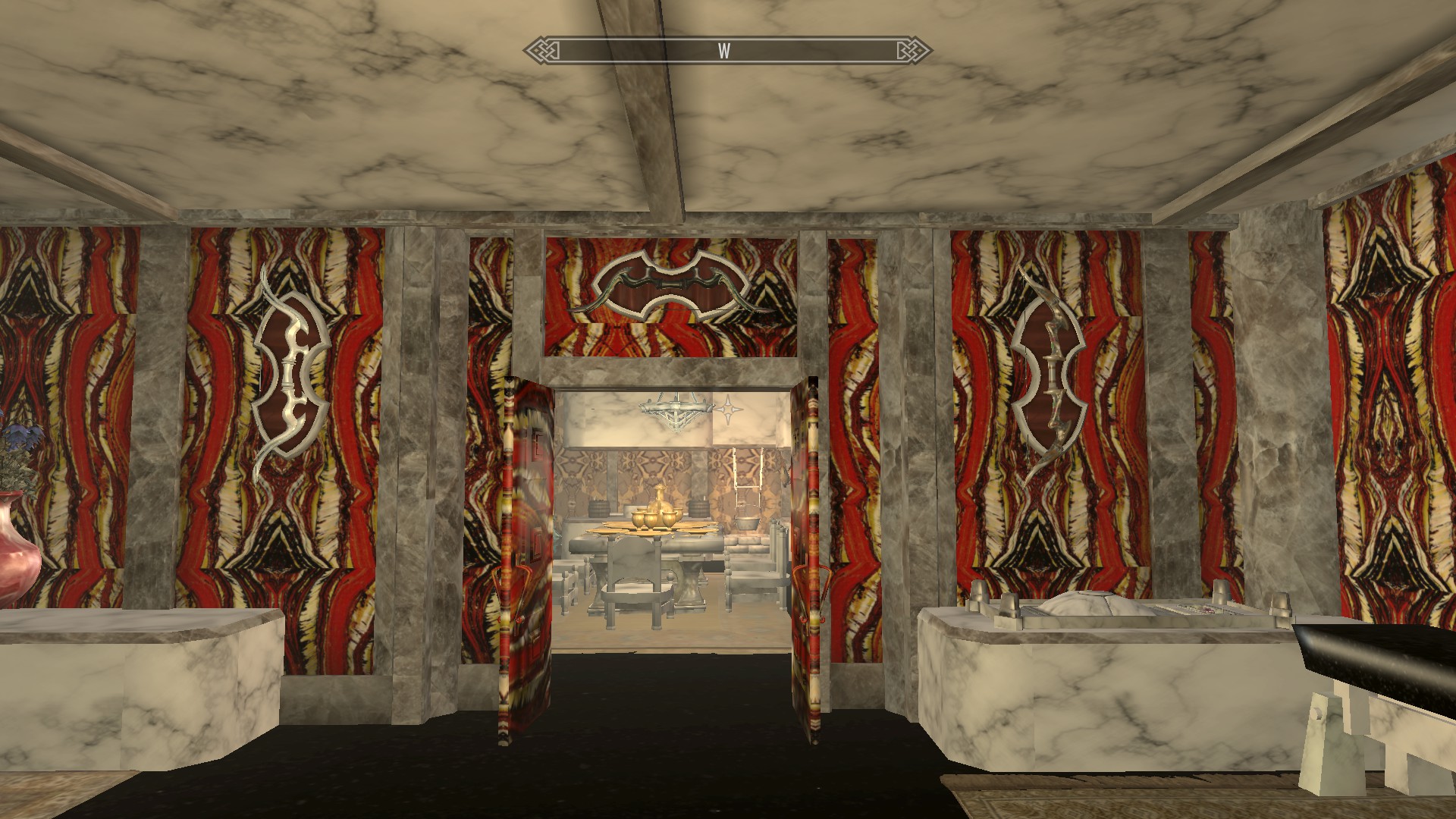Click the compass bar showing W
The image size is (1456, 819).
726,51
